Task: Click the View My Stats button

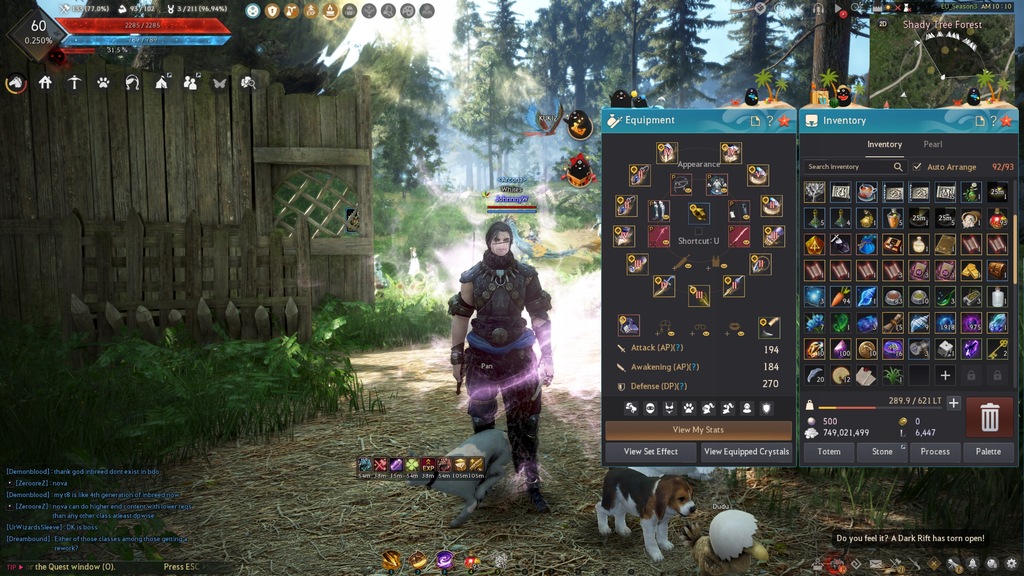Action: pyautogui.click(x=698, y=430)
